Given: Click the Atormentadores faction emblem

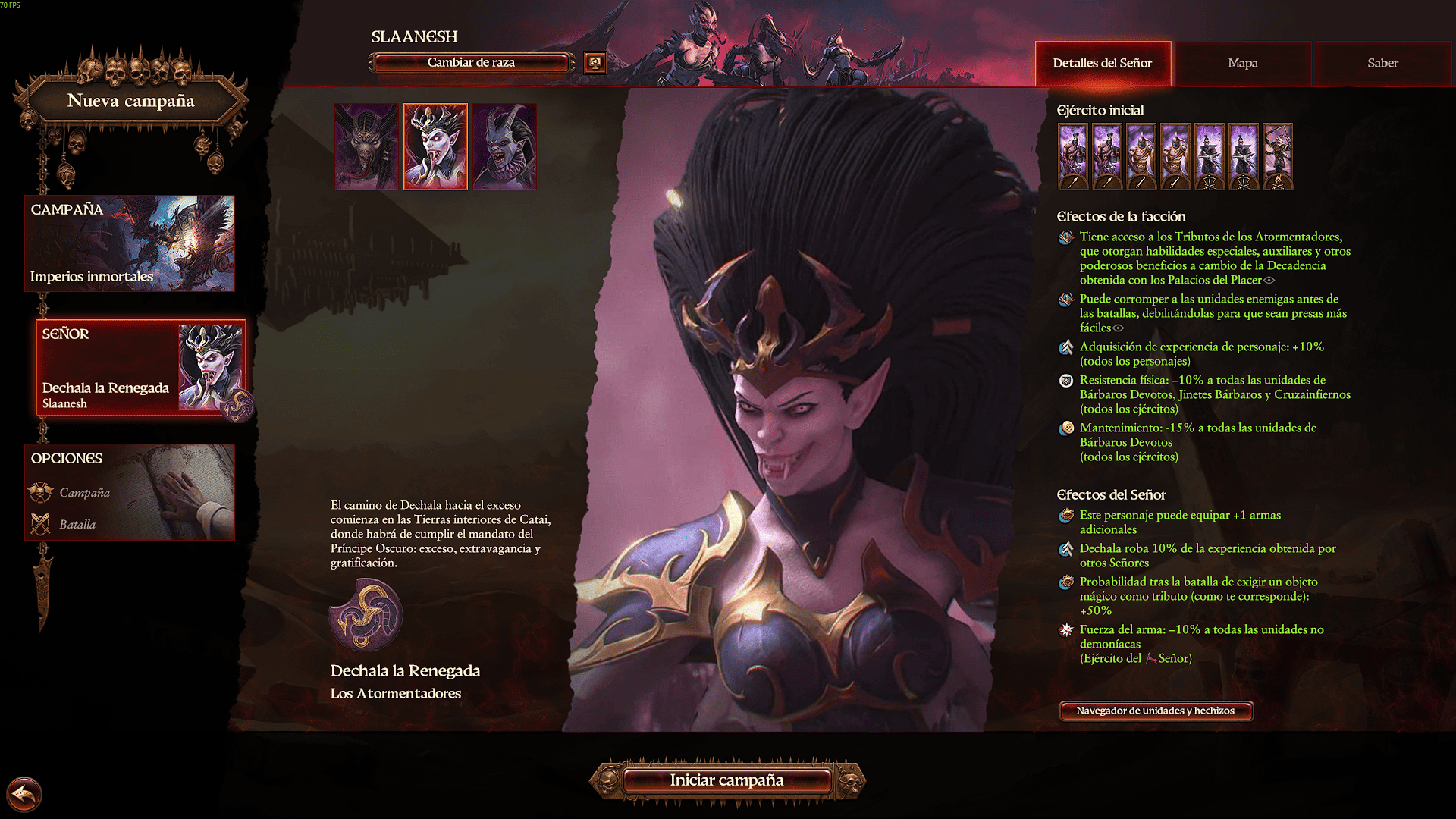Looking at the screenshot, I should 366,615.
